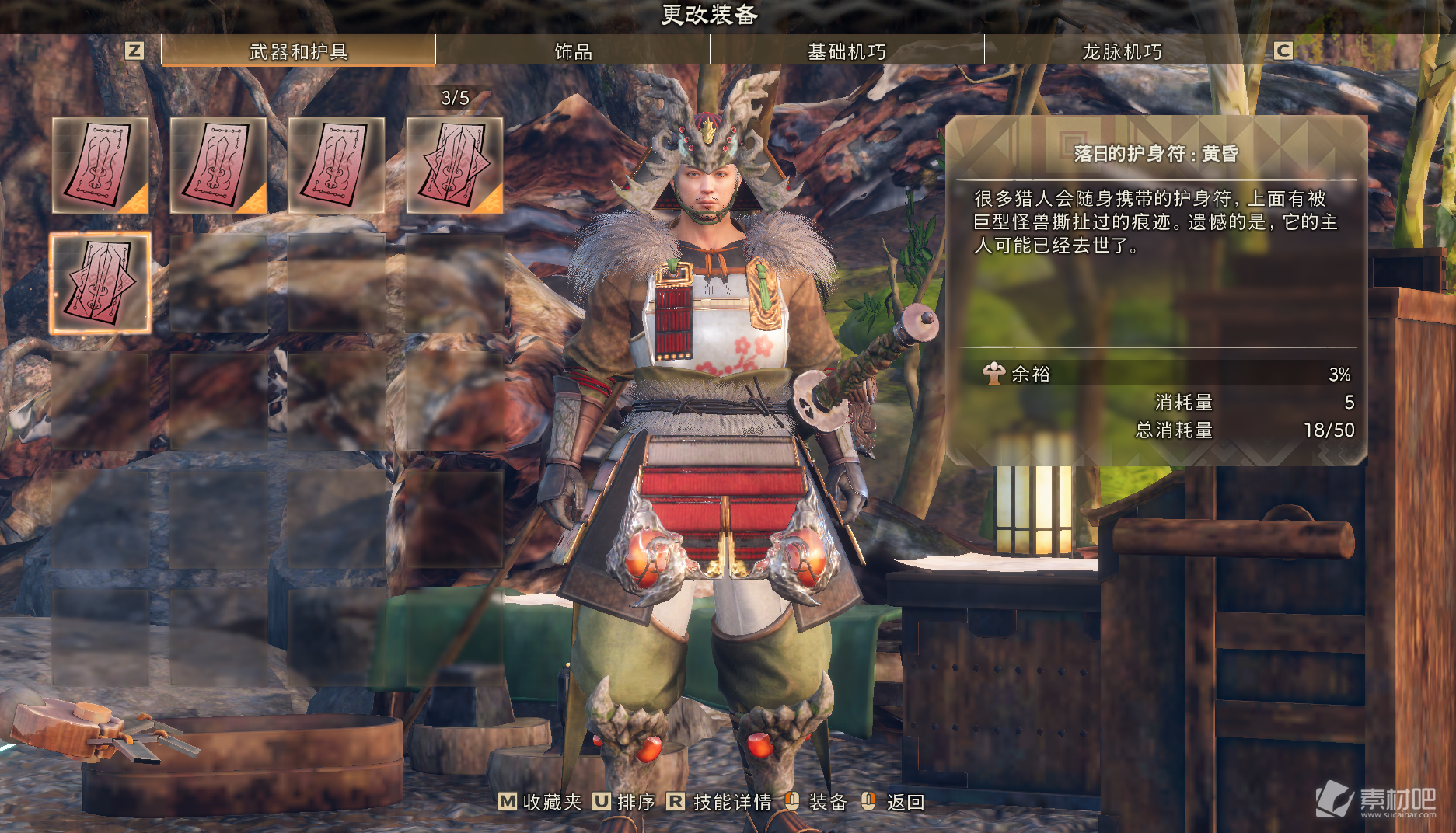Select the 基础机巧 tab

[x=847, y=51]
